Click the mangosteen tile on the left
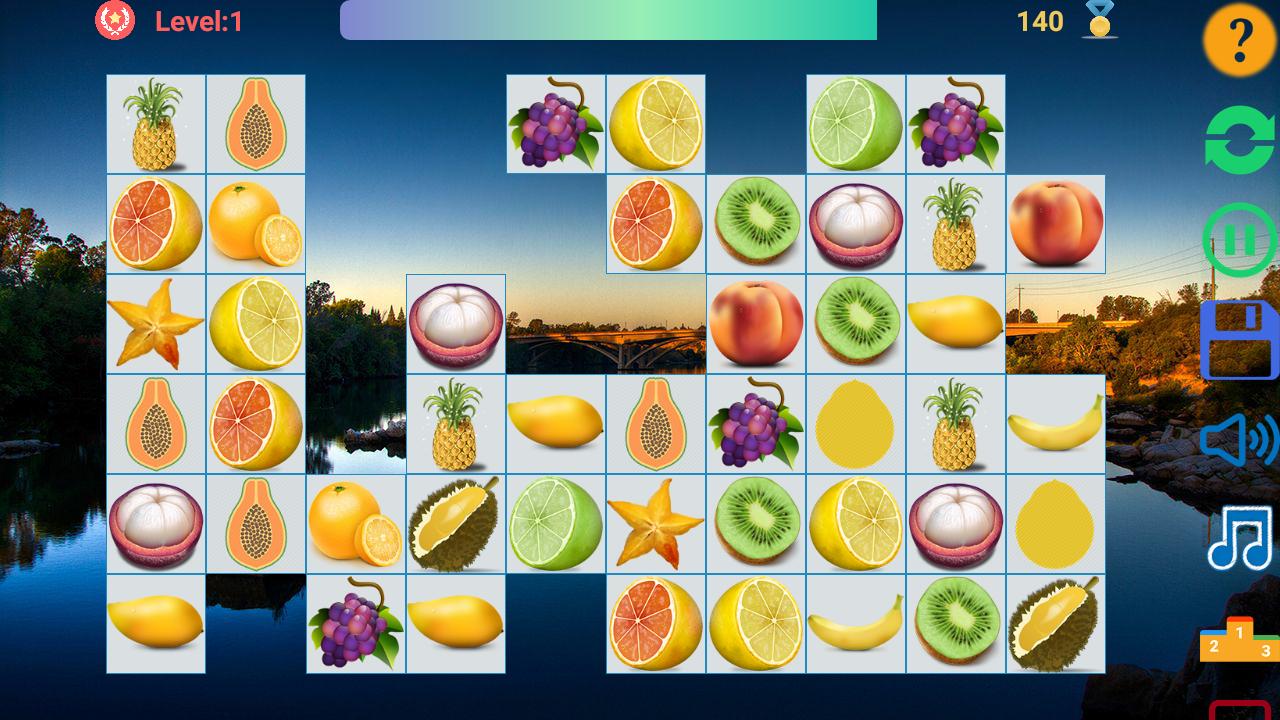The height and width of the screenshot is (720, 1280). coord(155,523)
